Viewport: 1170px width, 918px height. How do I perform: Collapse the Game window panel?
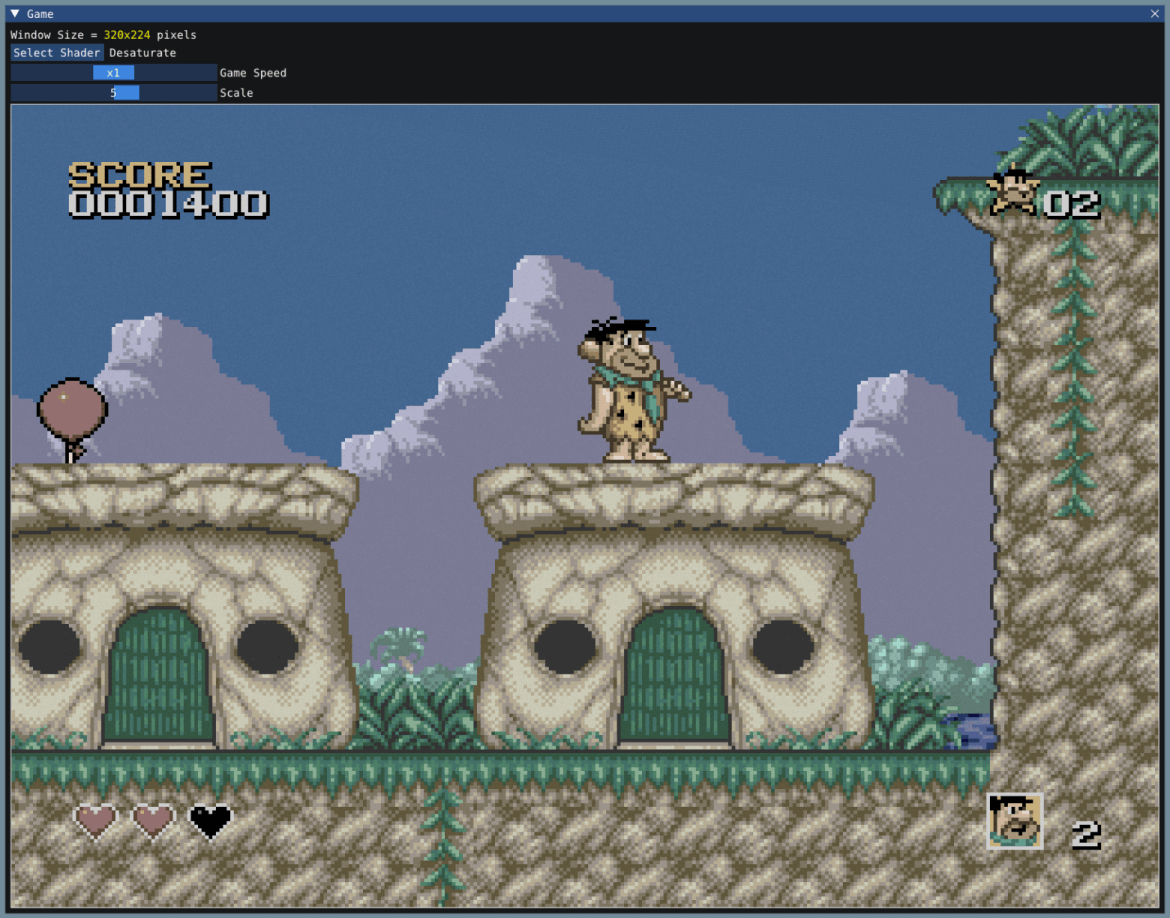(15, 14)
